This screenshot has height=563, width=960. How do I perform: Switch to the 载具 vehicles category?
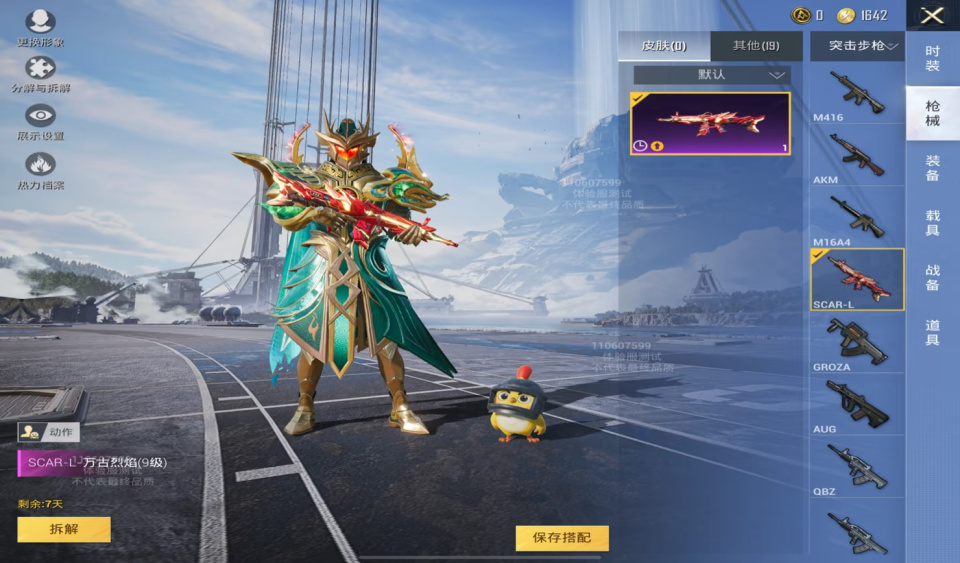coord(932,222)
